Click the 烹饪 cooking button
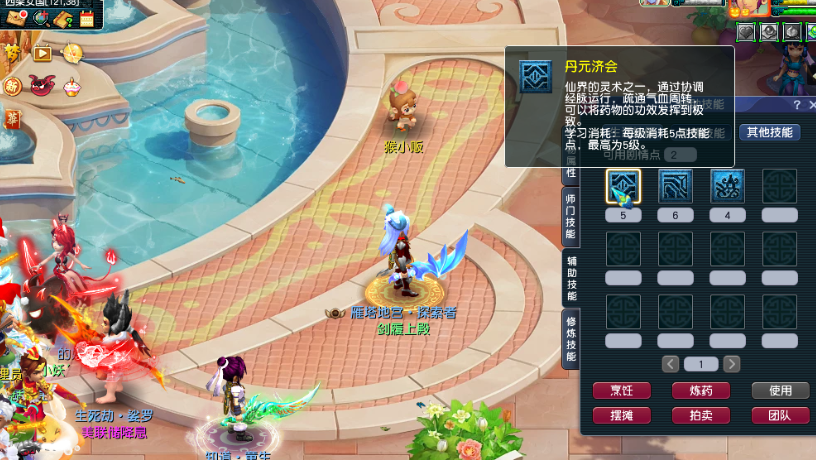 coord(622,391)
